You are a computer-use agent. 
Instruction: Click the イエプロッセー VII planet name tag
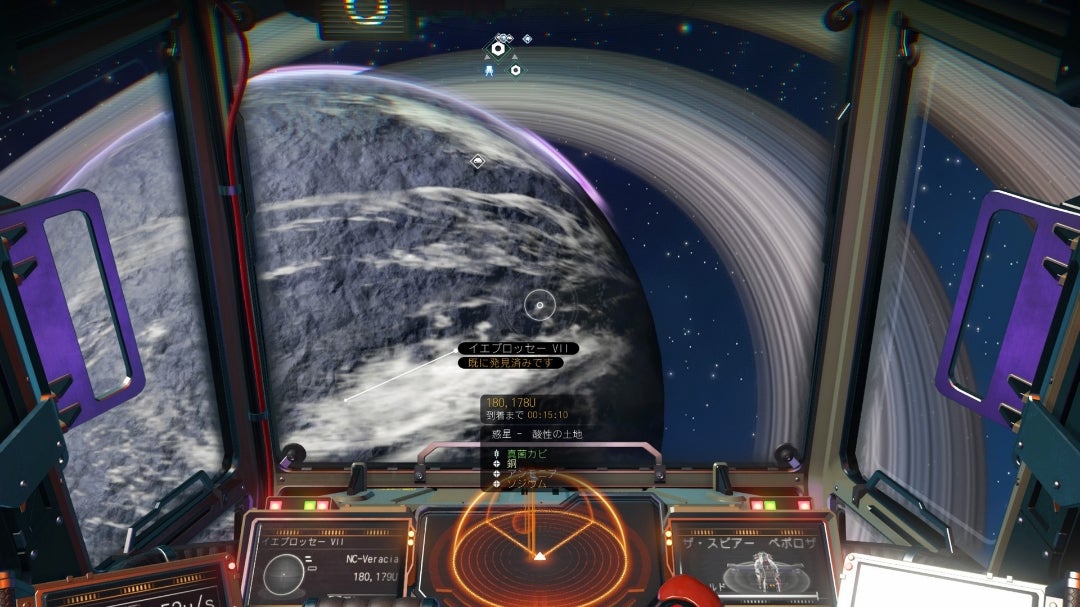pyautogui.click(x=518, y=348)
